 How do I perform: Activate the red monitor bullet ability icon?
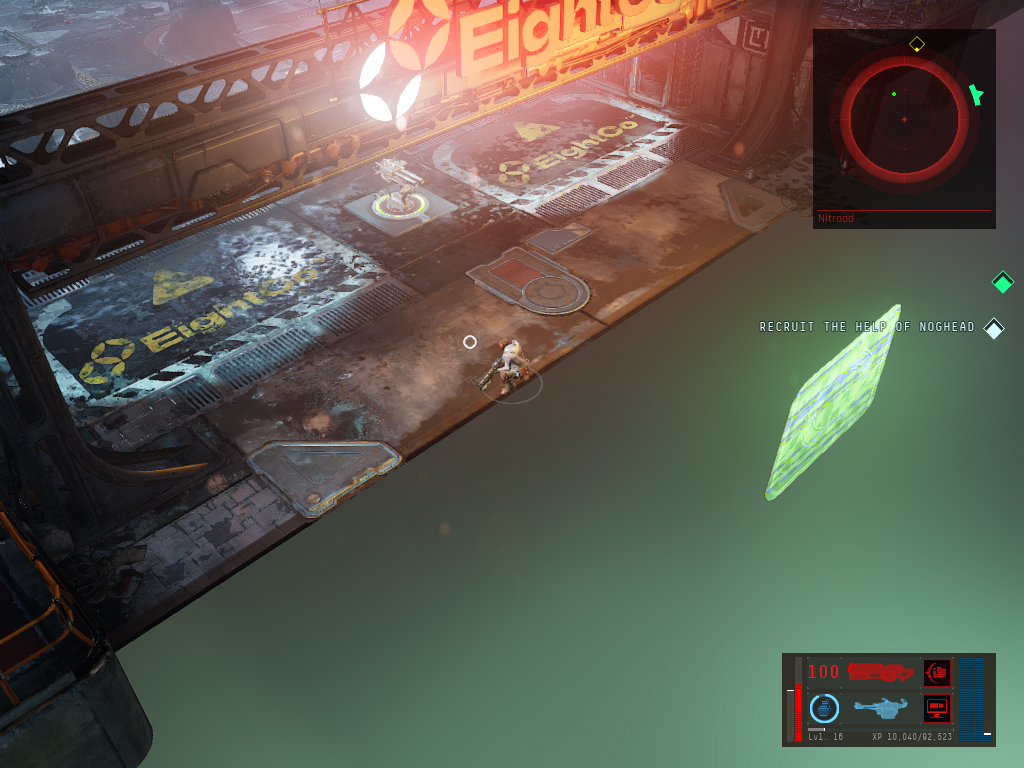point(937,708)
